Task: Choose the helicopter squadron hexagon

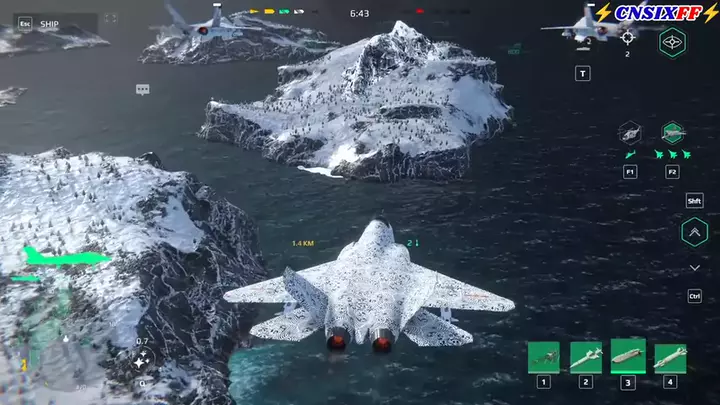Action: [630, 133]
